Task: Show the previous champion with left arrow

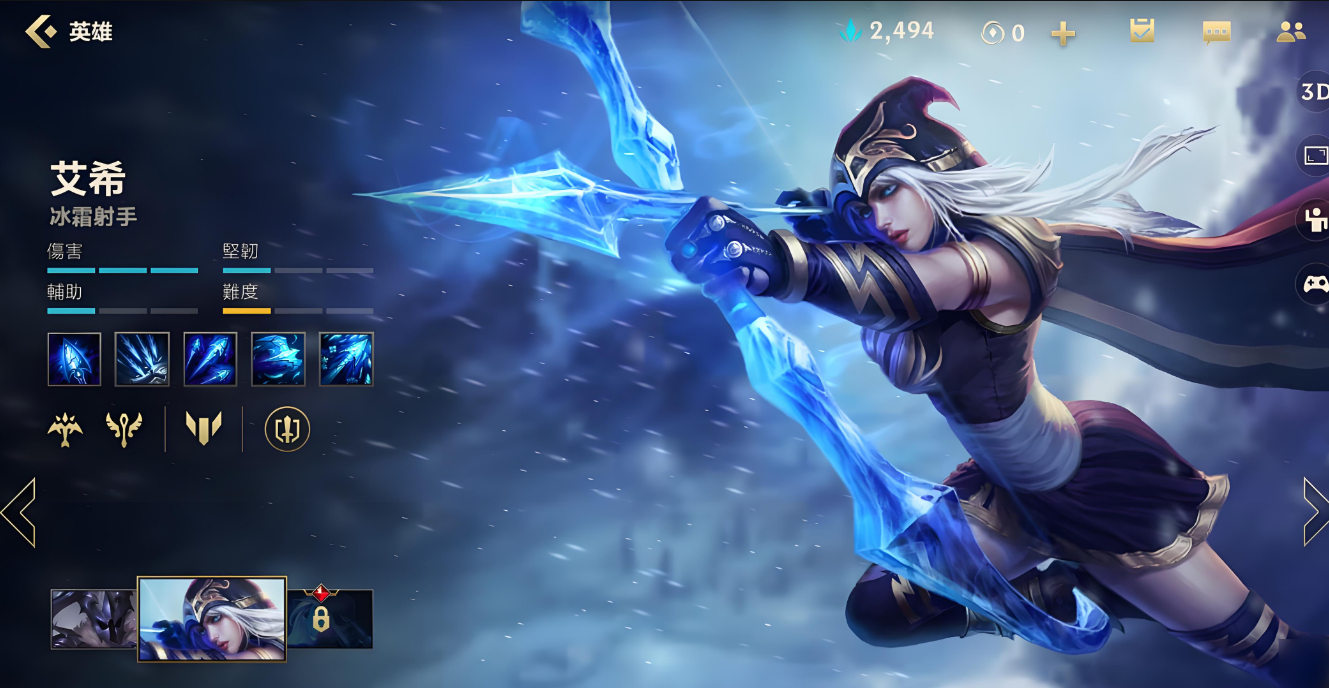Action: pyautogui.click(x=18, y=512)
